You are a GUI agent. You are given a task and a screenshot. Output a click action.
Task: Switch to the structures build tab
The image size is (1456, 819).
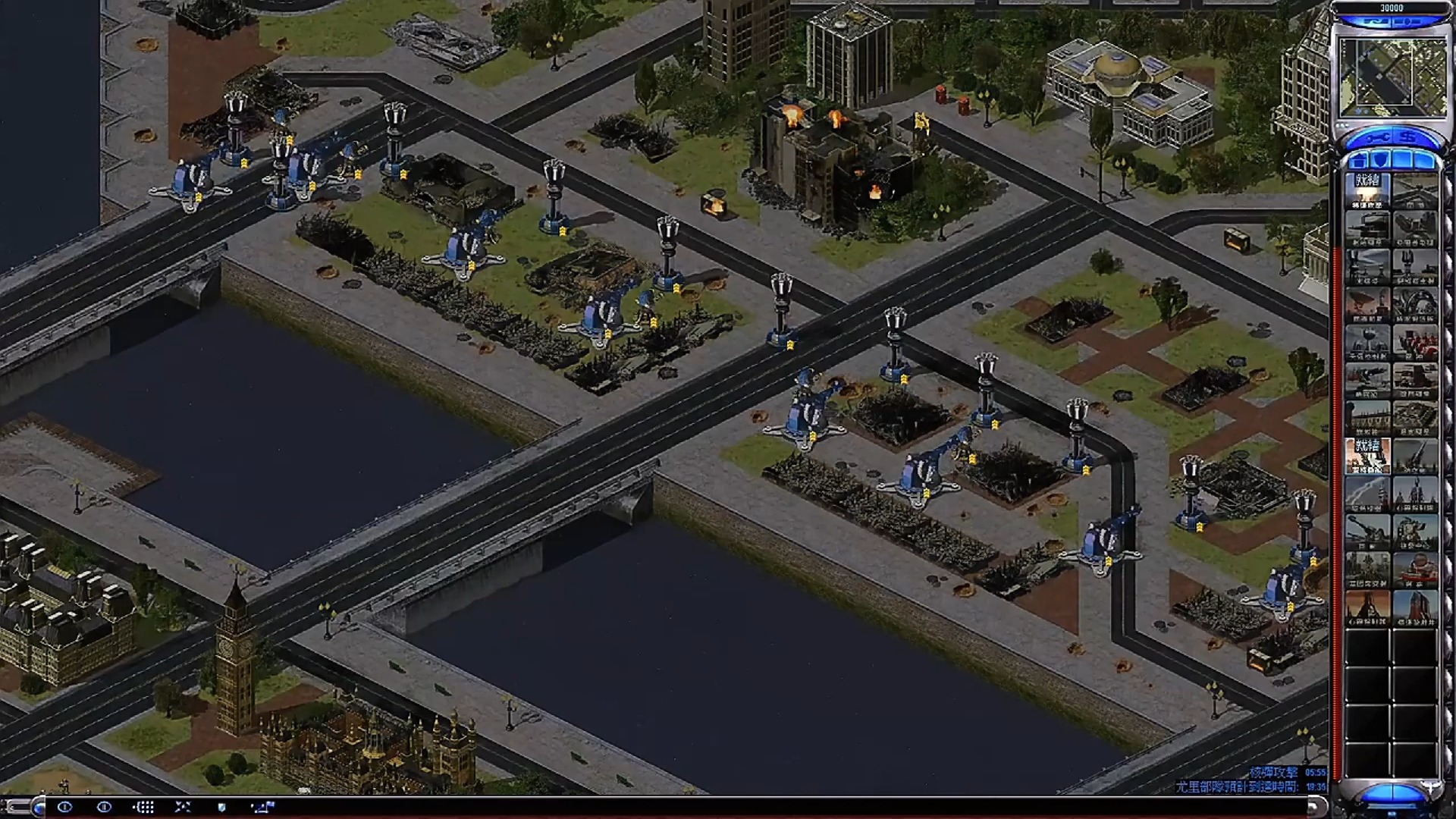click(x=1358, y=160)
